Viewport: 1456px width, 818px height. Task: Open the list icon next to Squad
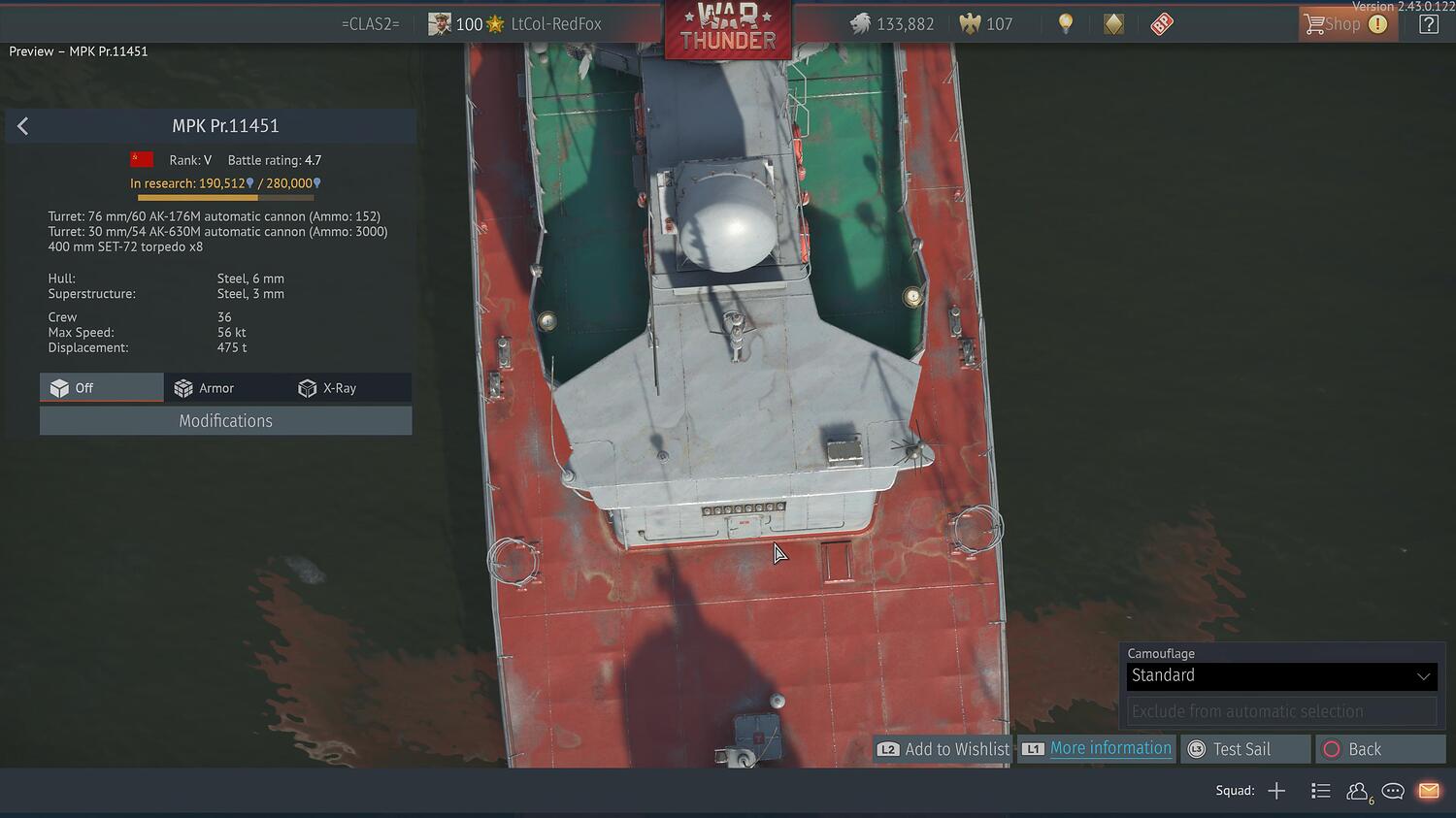point(1320,791)
